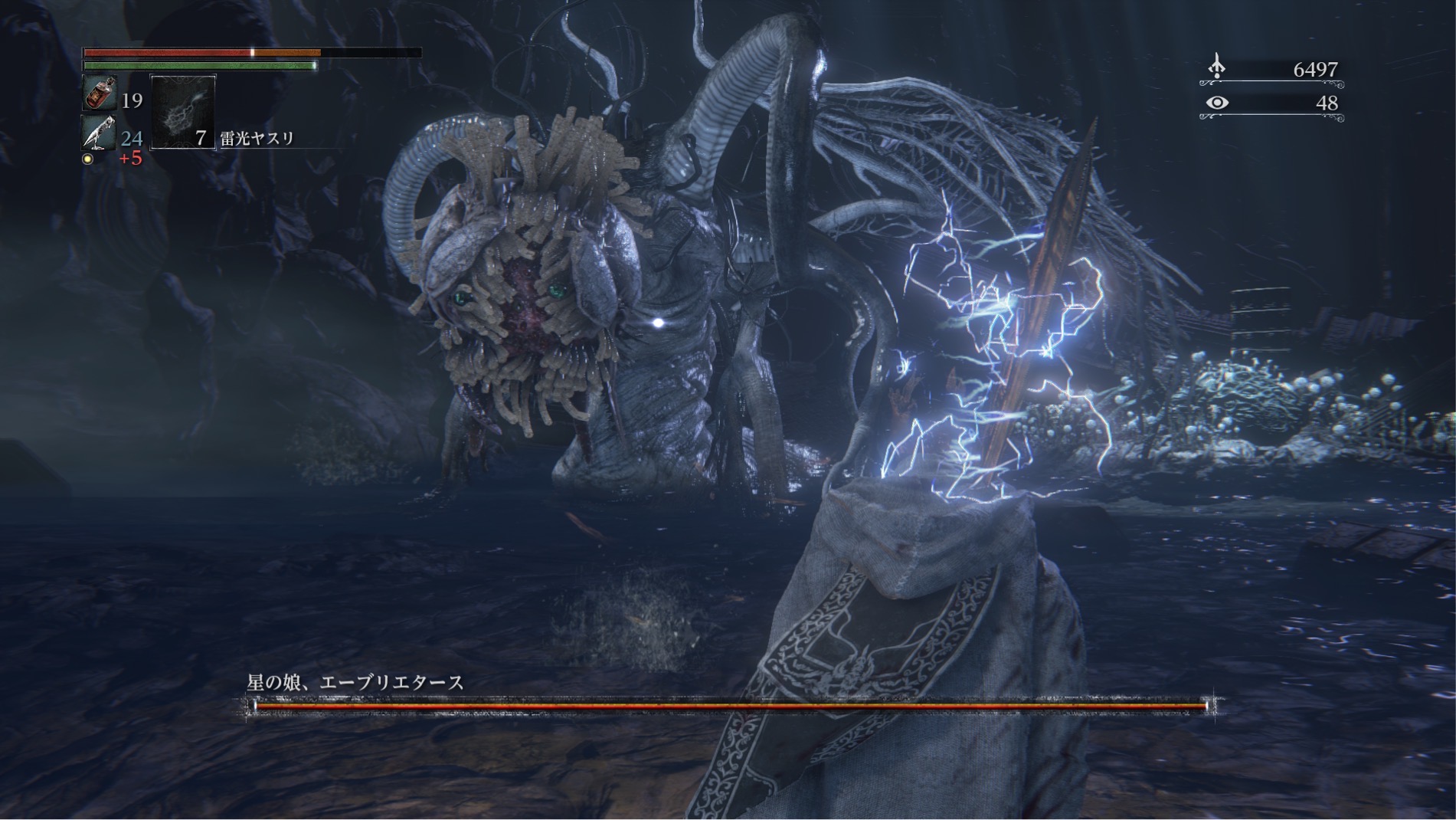Use the Bolt Paper quick item slot
The width and height of the screenshot is (1456, 820).
(x=183, y=112)
